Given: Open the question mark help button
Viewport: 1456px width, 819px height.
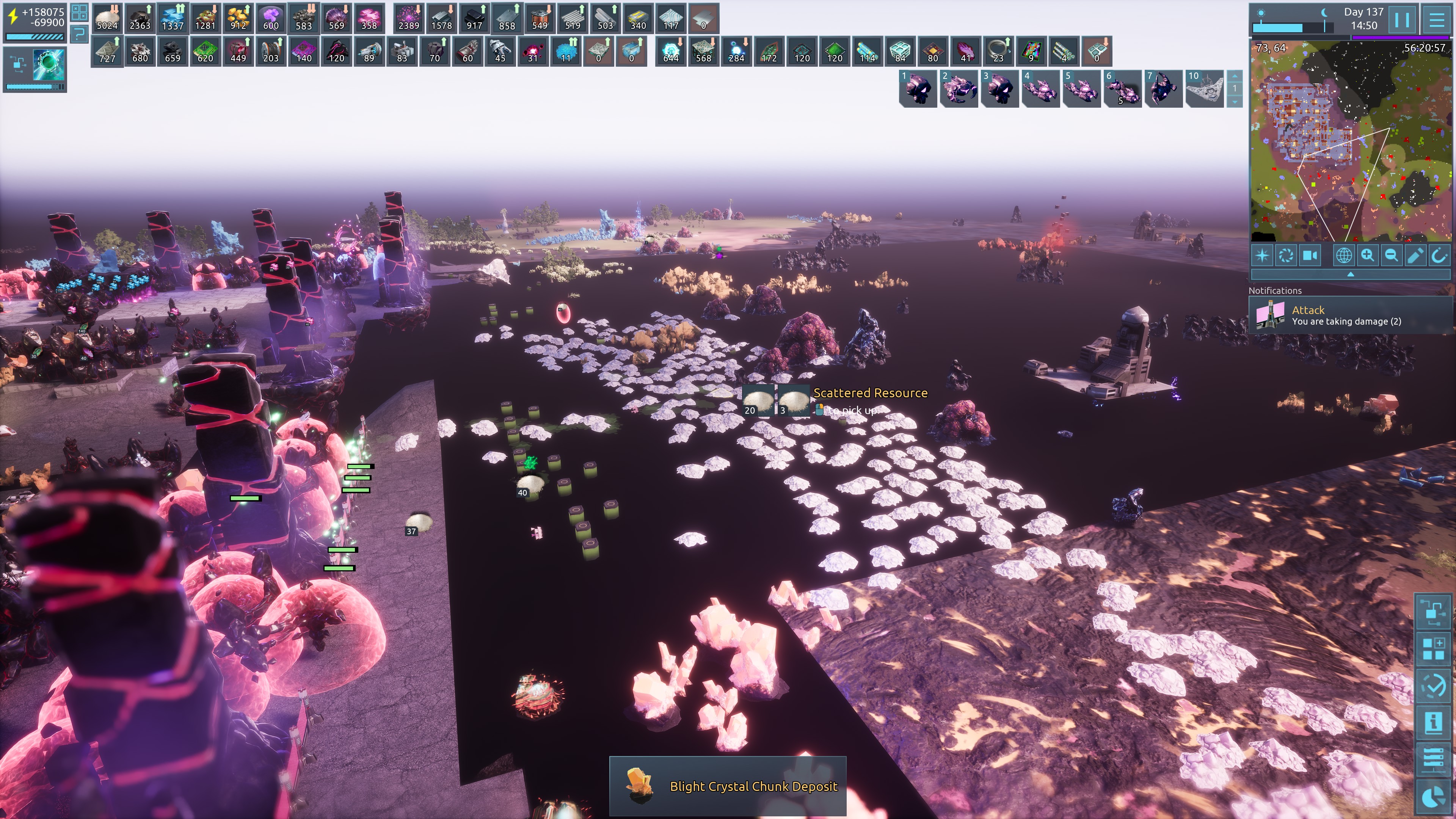Looking at the screenshot, I should (79, 35).
